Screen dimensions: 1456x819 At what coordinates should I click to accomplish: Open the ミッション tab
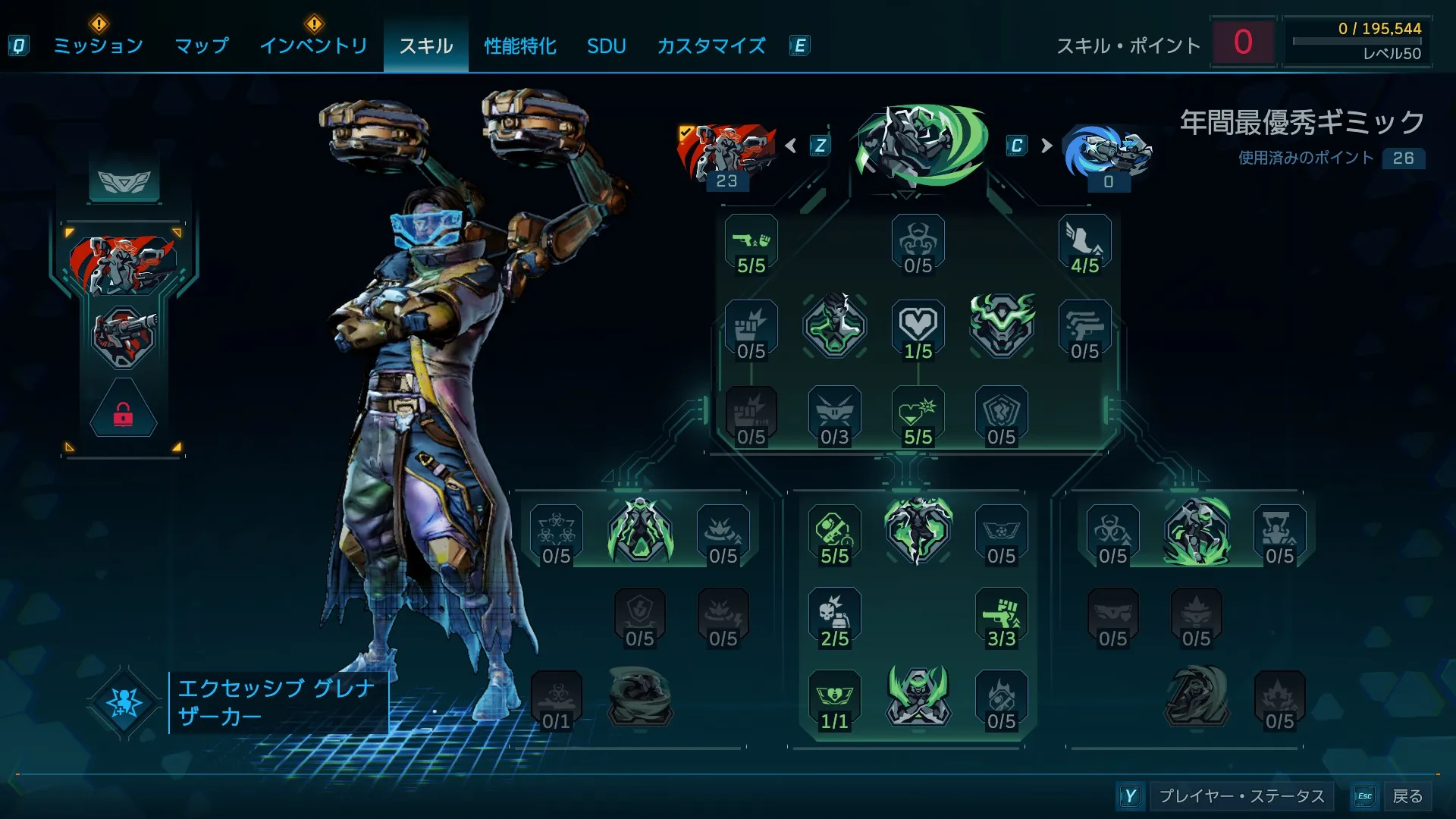(98, 45)
